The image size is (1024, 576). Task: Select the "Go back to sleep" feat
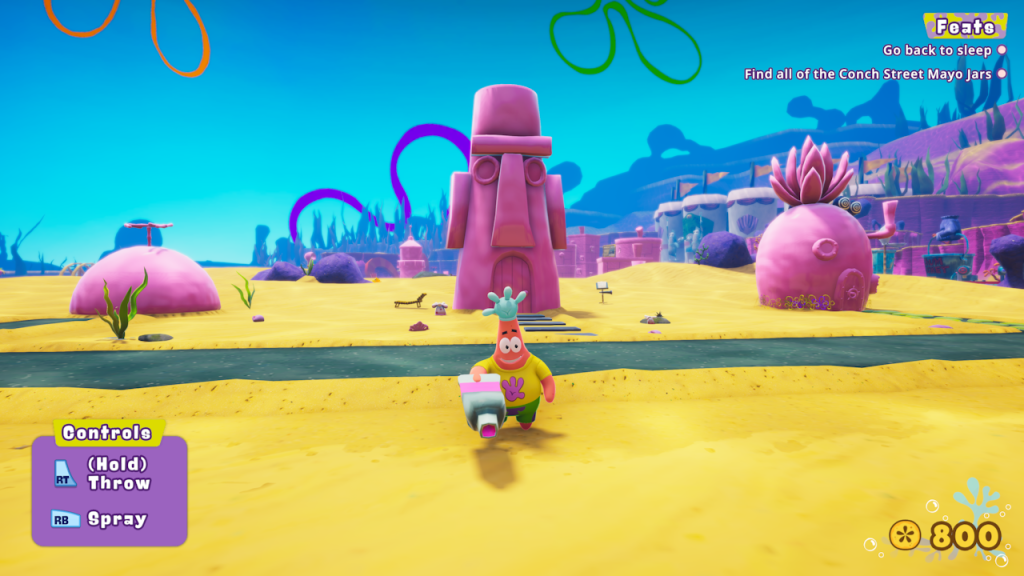937,50
